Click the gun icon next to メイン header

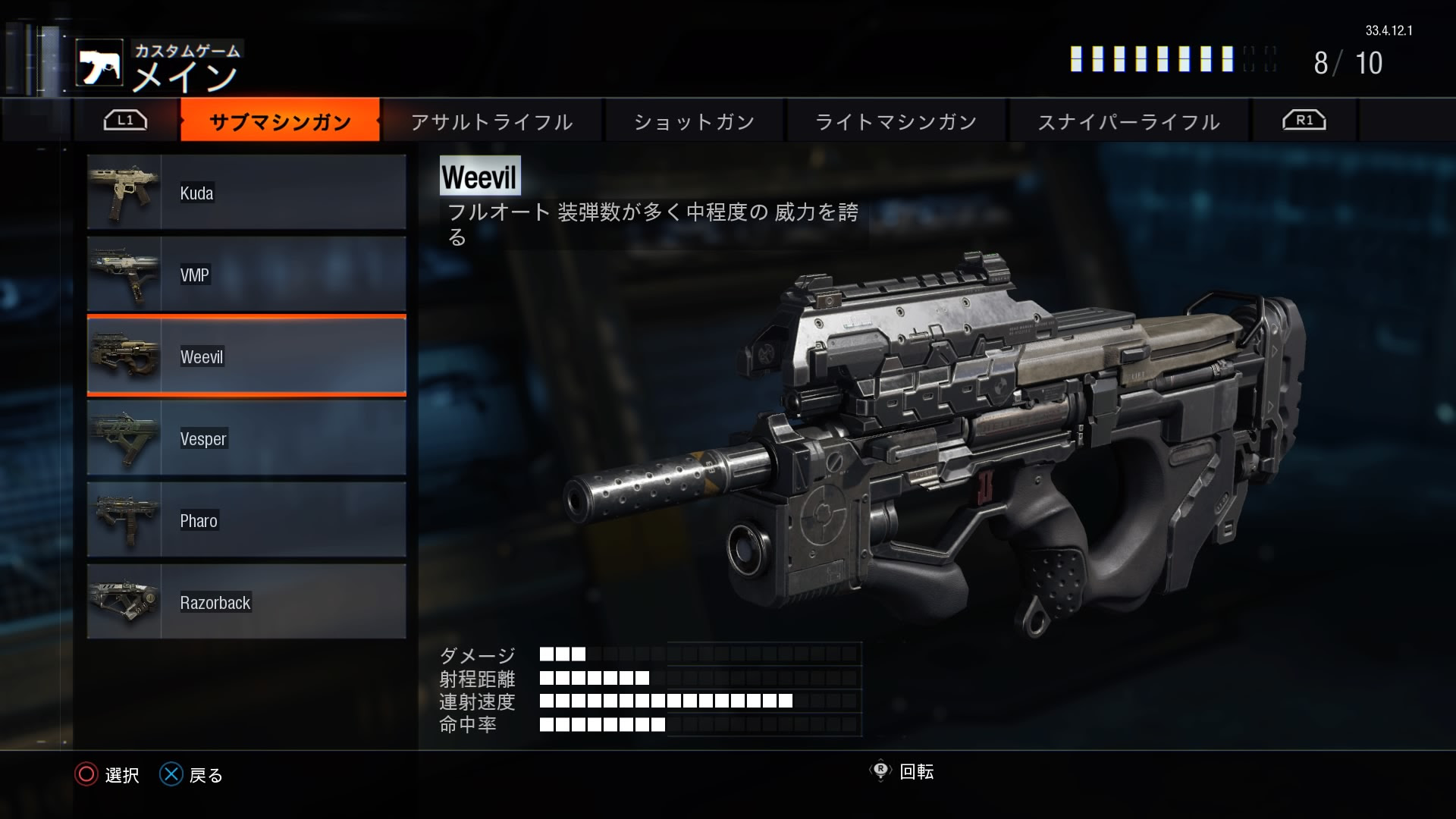[x=101, y=62]
